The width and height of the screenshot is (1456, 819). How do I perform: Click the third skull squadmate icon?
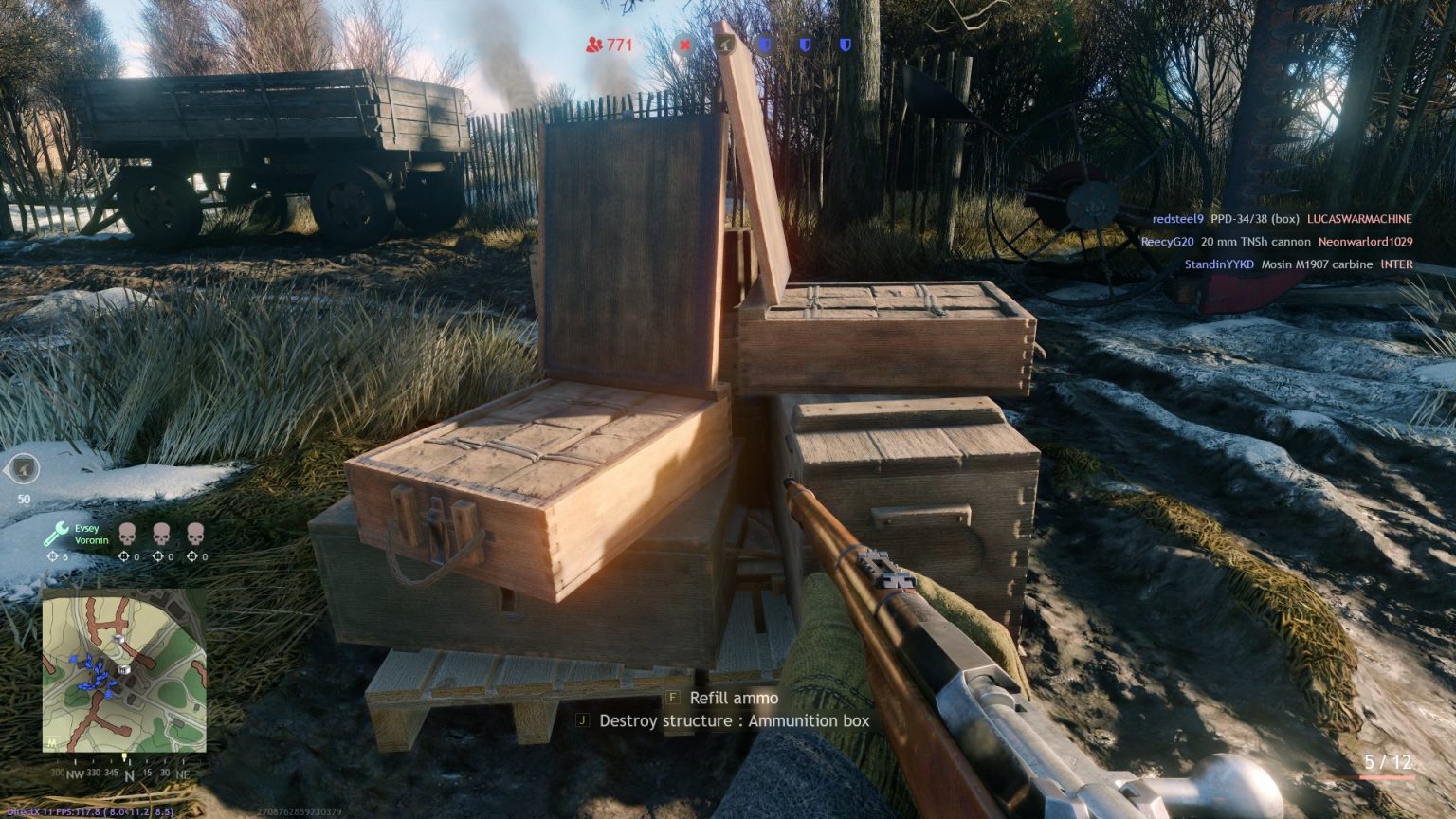tap(193, 533)
